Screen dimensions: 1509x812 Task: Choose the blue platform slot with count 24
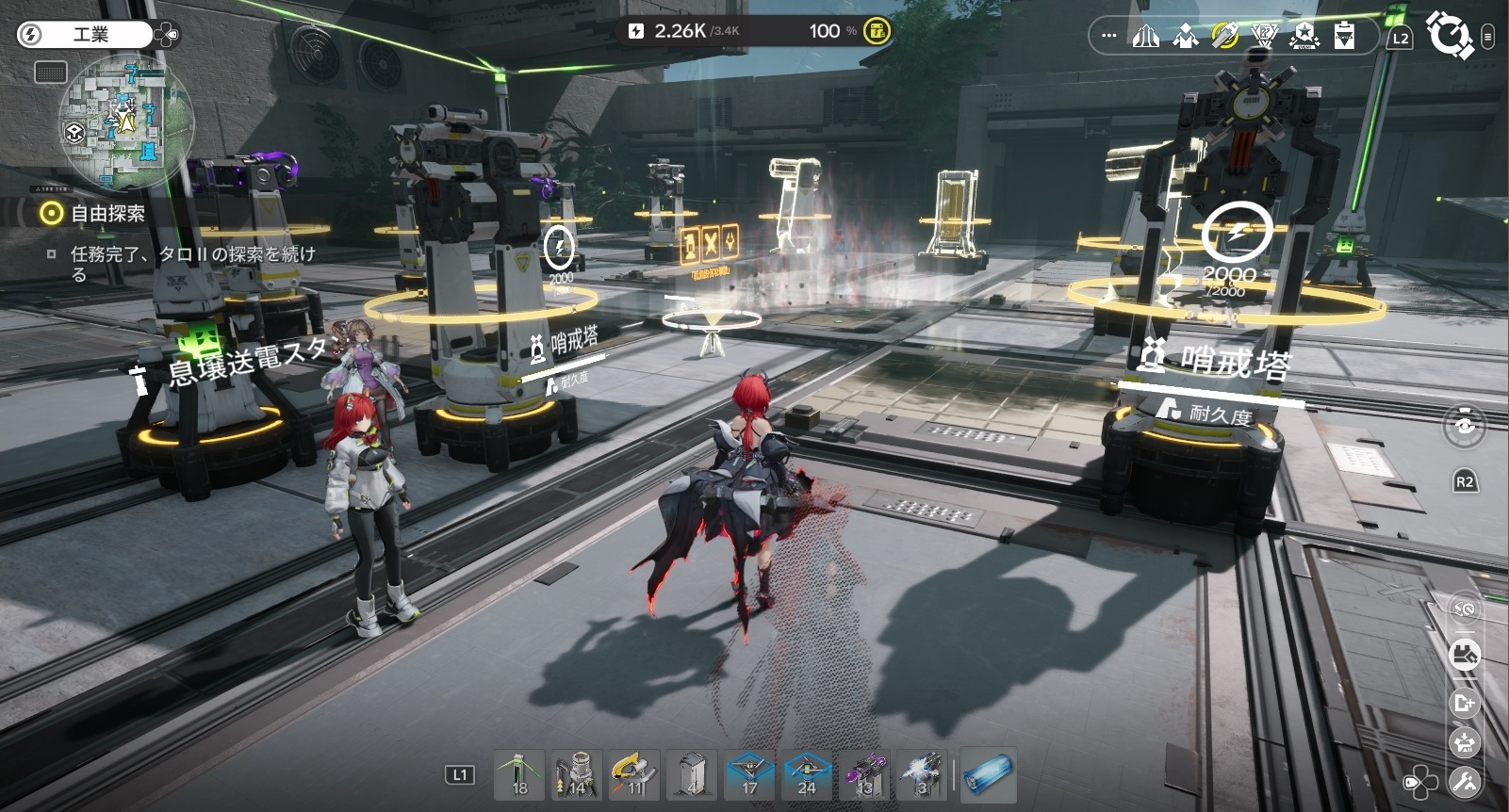pos(807,774)
